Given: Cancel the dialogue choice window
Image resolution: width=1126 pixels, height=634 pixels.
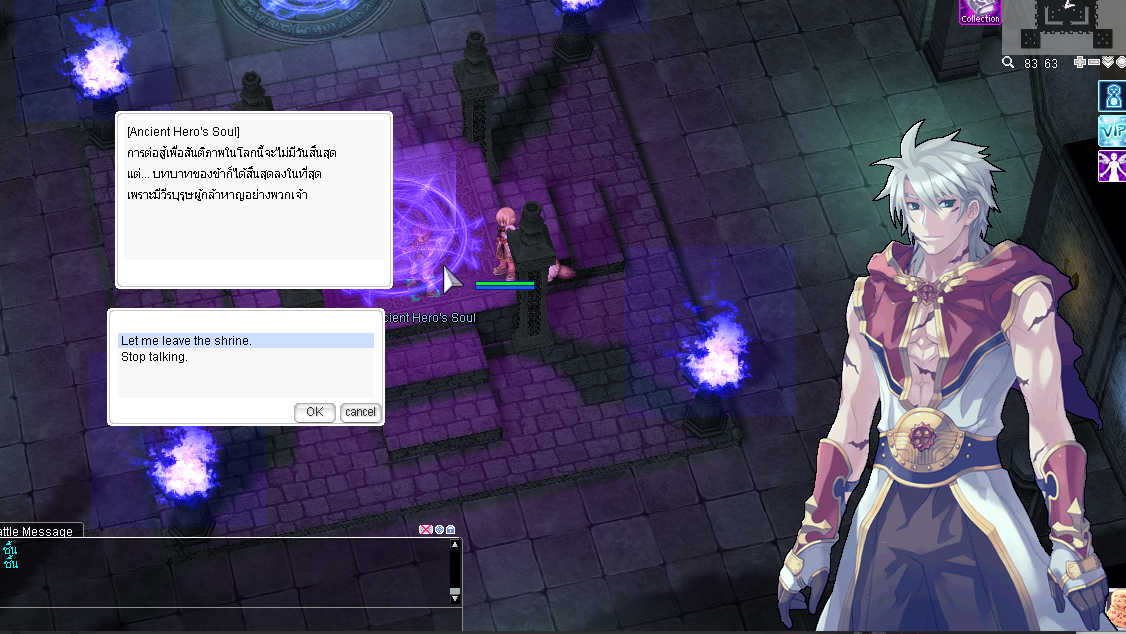Looking at the screenshot, I should tap(360, 412).
